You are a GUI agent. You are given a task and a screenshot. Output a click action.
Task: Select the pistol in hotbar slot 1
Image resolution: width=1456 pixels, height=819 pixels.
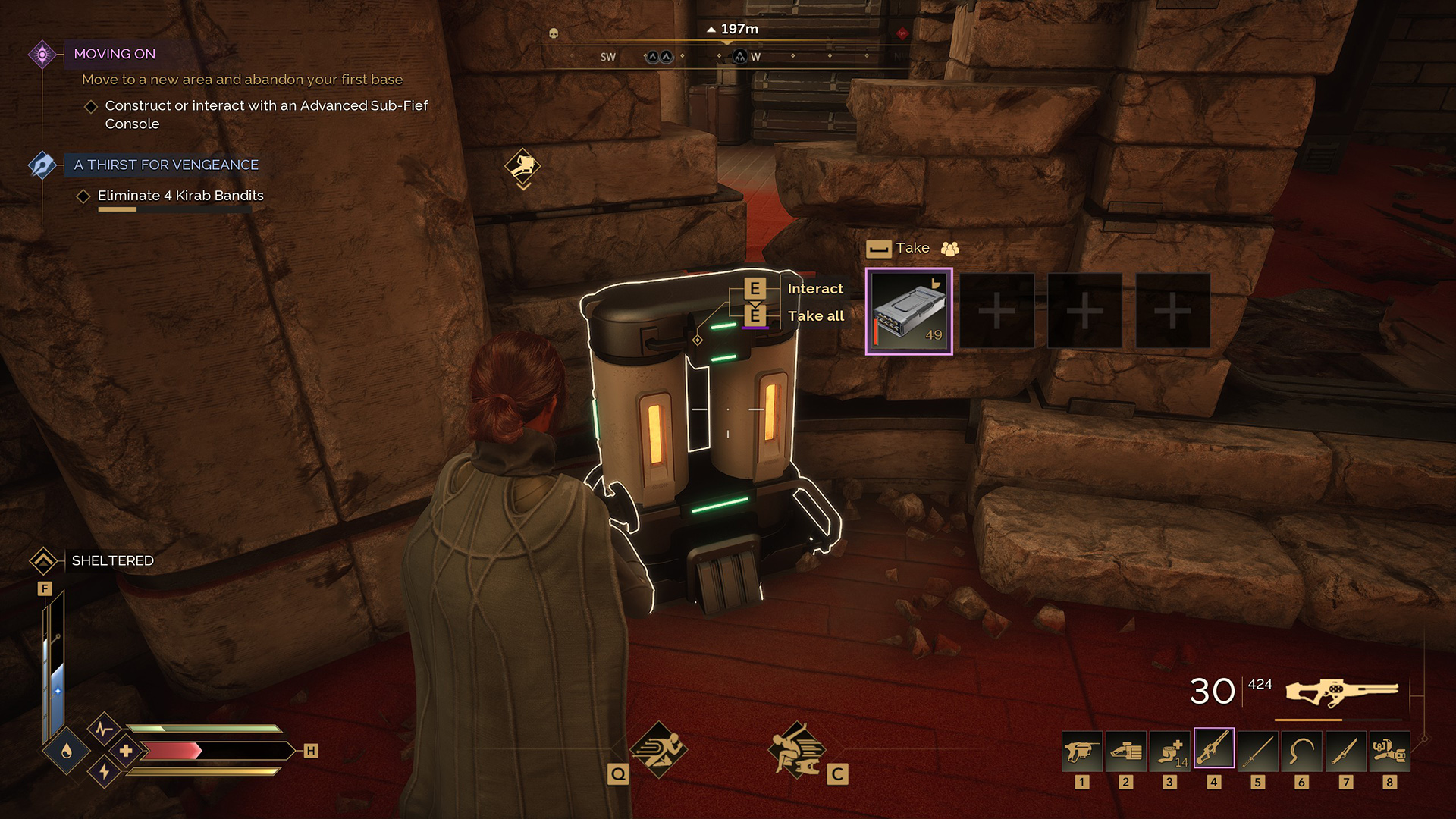pyautogui.click(x=1082, y=751)
